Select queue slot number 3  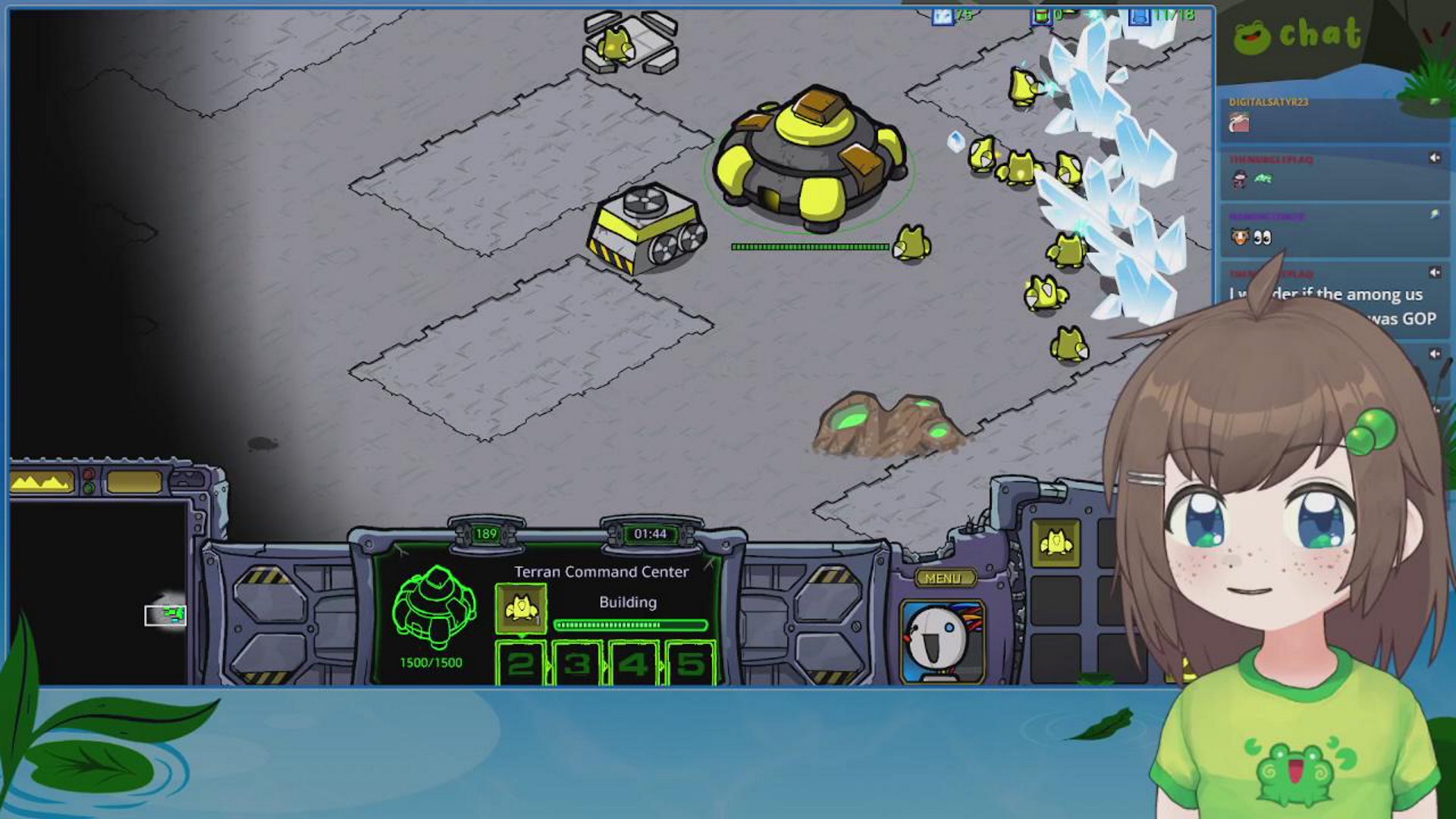577,664
